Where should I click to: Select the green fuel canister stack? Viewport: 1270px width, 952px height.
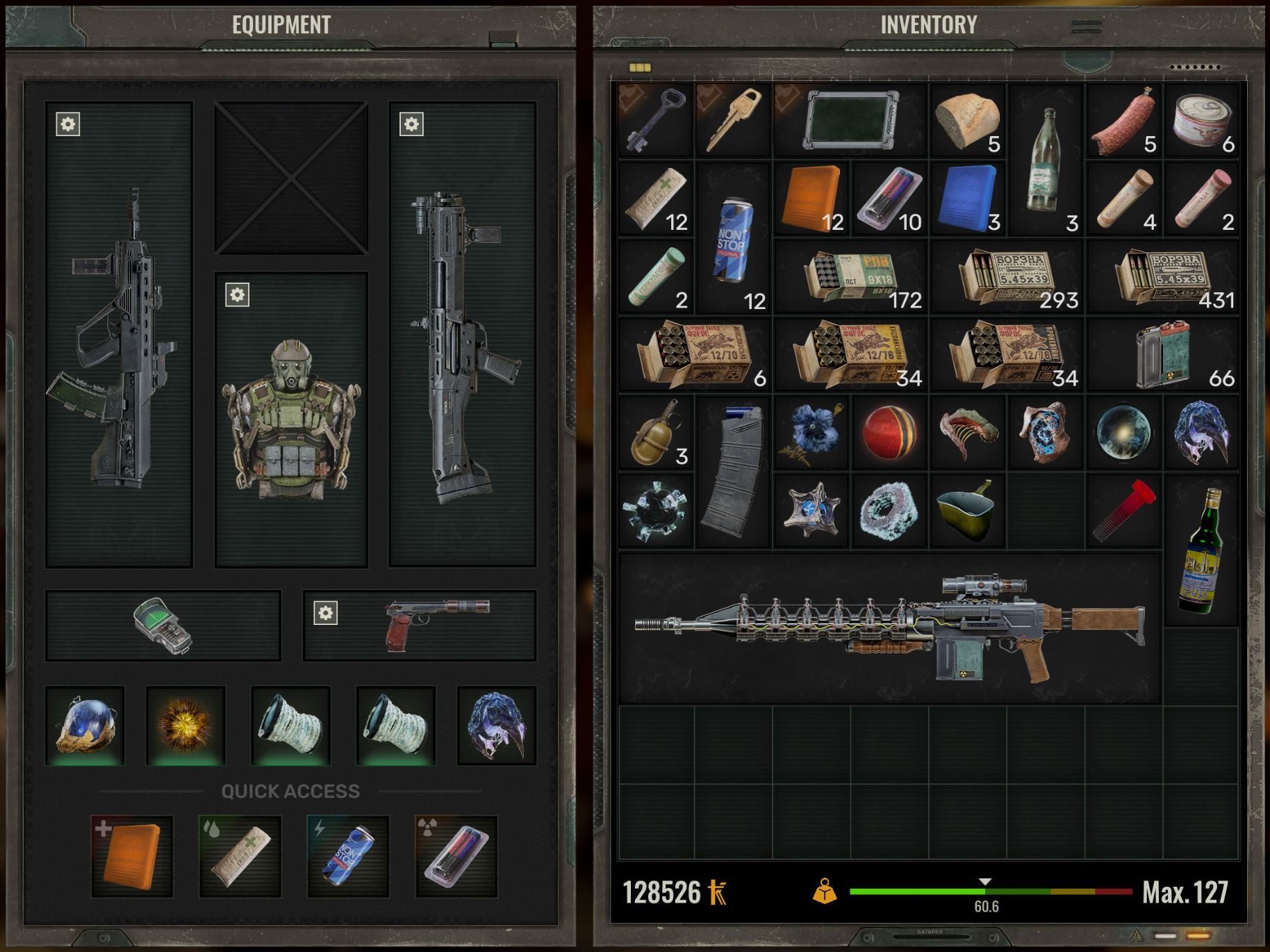(1163, 356)
